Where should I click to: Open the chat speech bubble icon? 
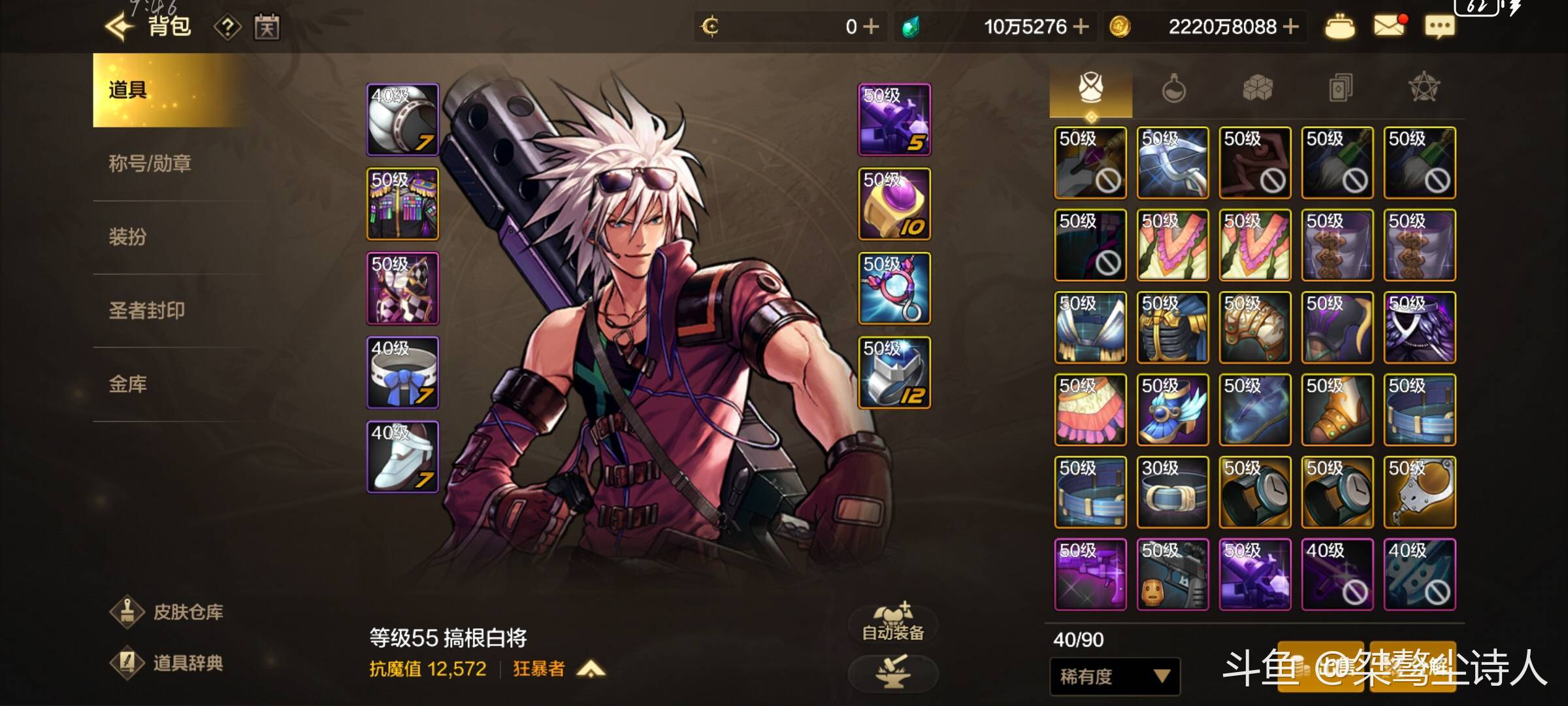point(1439,27)
